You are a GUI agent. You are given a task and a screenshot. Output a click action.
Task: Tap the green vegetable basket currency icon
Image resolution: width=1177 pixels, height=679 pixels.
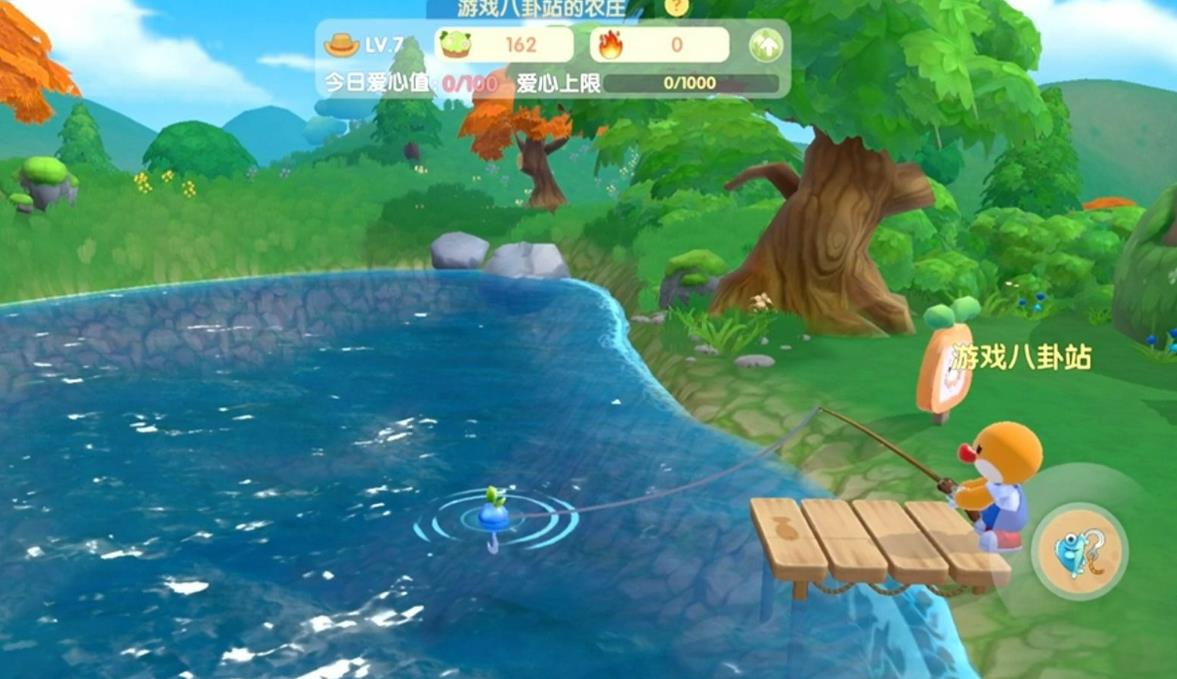click(x=456, y=45)
